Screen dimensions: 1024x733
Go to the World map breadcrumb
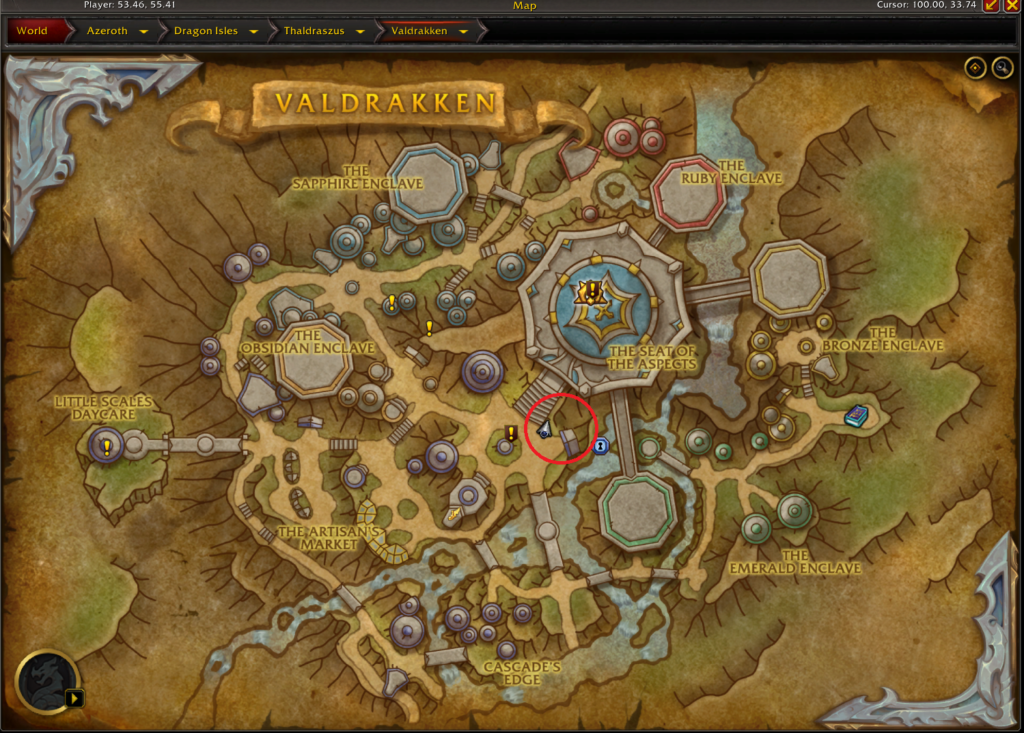pos(32,31)
